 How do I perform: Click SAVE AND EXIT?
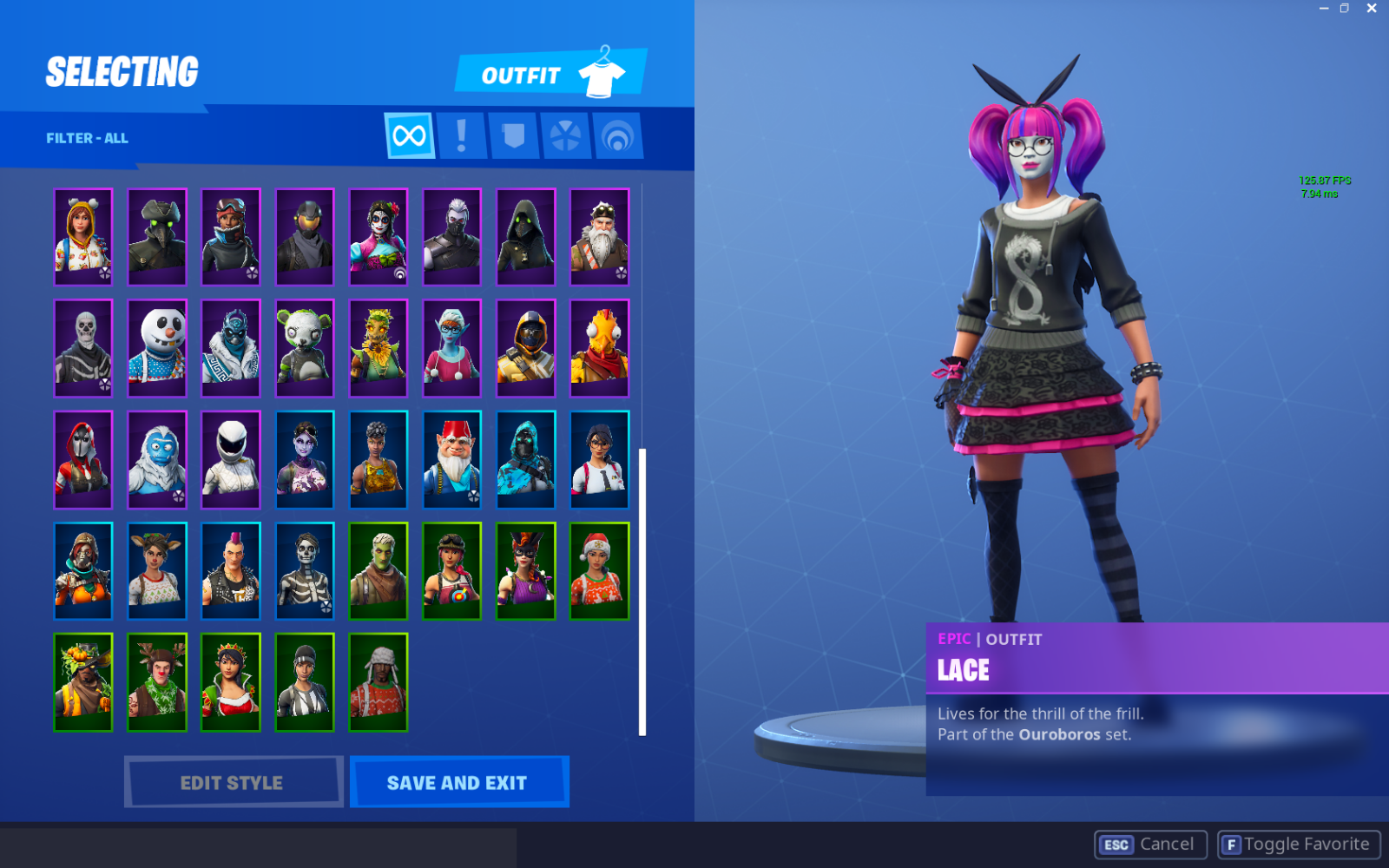click(459, 782)
